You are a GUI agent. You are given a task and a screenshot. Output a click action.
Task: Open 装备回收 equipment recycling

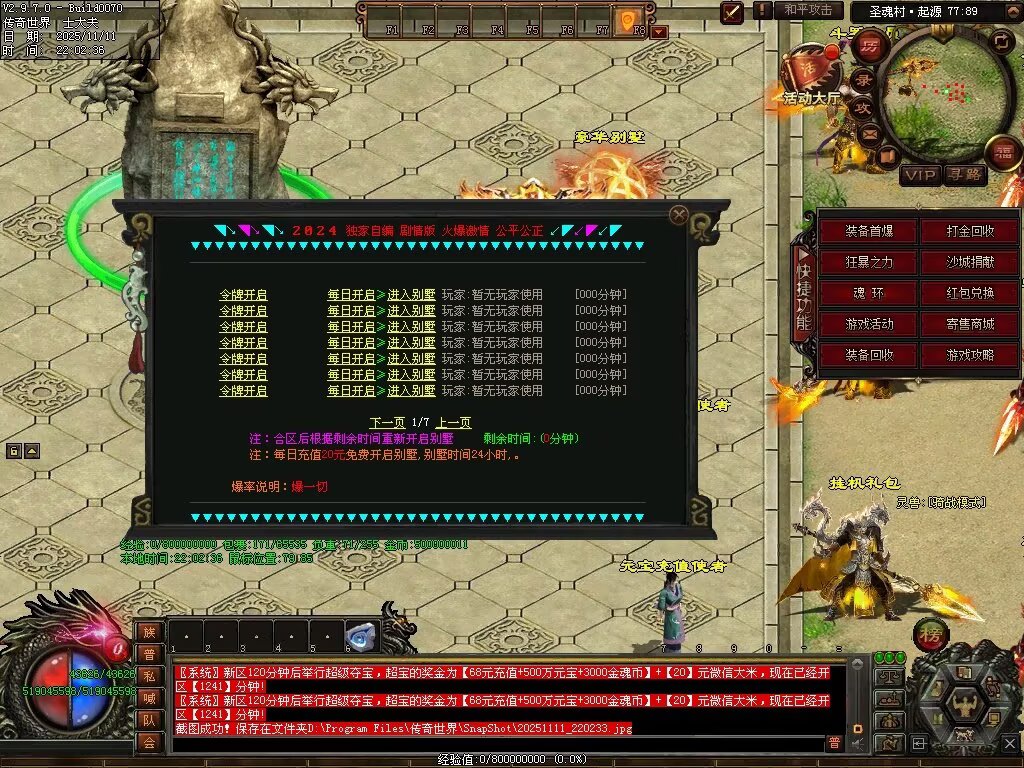(x=868, y=356)
